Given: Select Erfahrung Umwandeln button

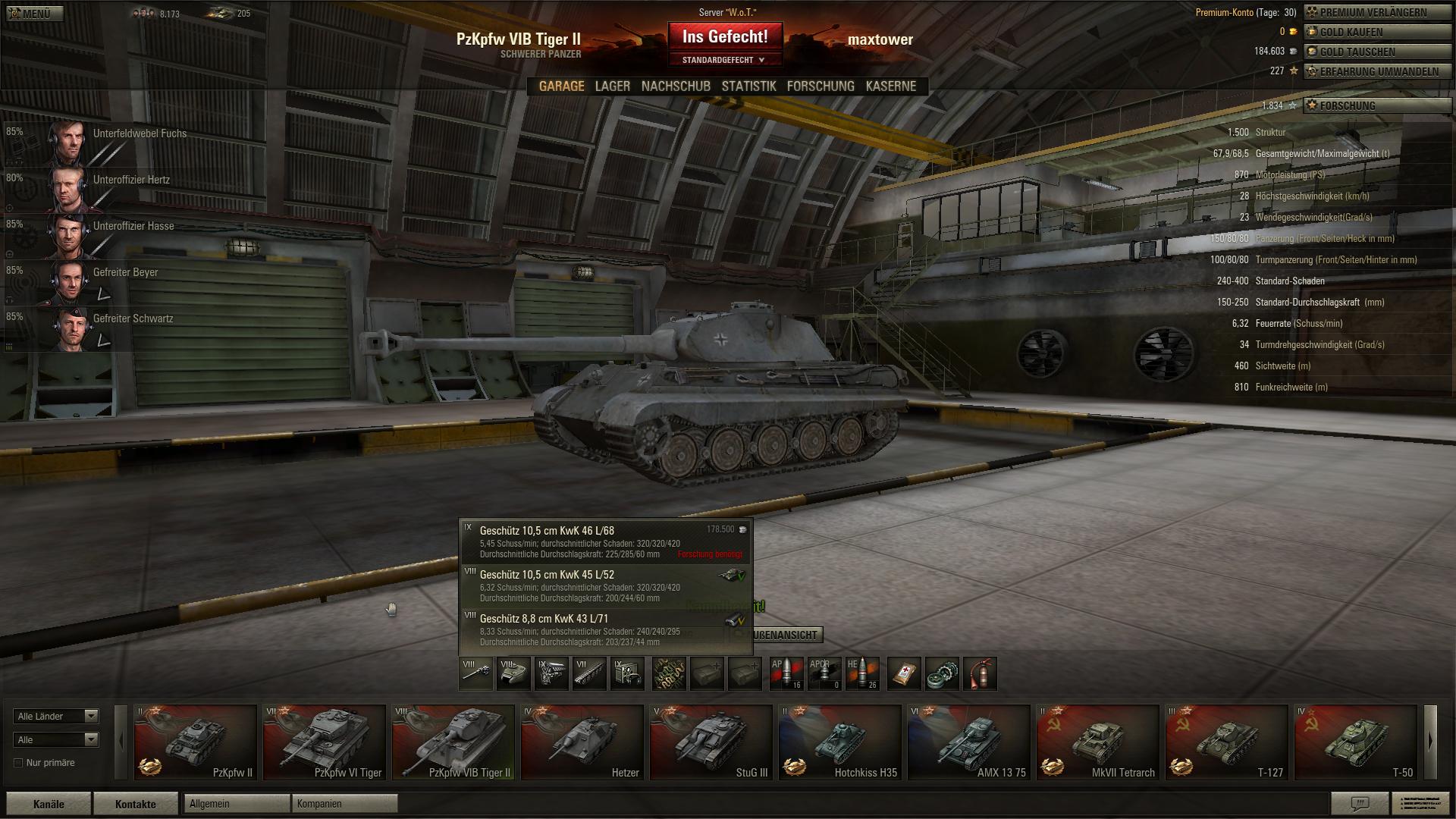Looking at the screenshot, I should tap(1377, 72).
